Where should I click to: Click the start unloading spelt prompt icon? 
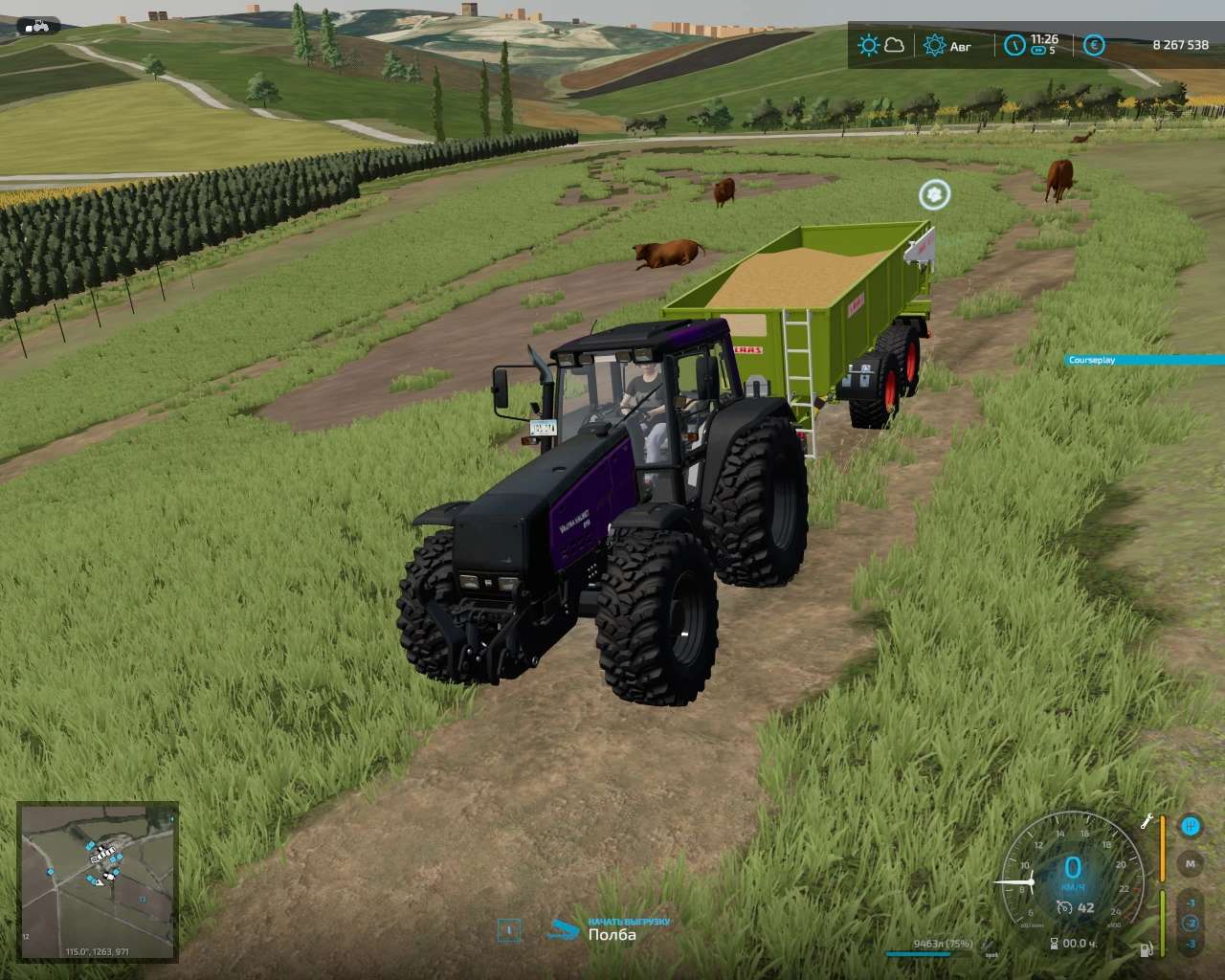(564, 929)
